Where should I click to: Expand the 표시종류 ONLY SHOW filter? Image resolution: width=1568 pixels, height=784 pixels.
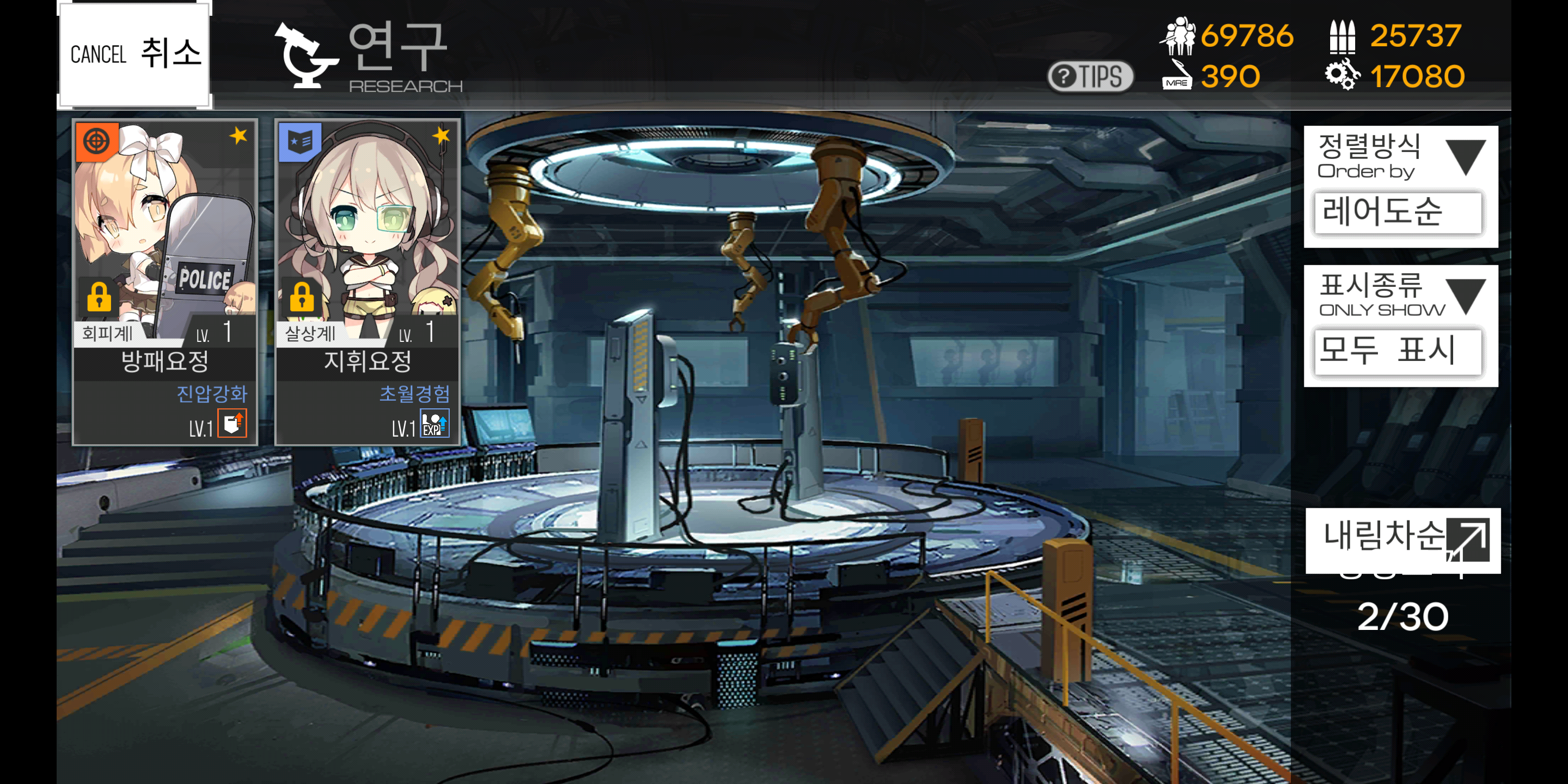[x=1400, y=296]
